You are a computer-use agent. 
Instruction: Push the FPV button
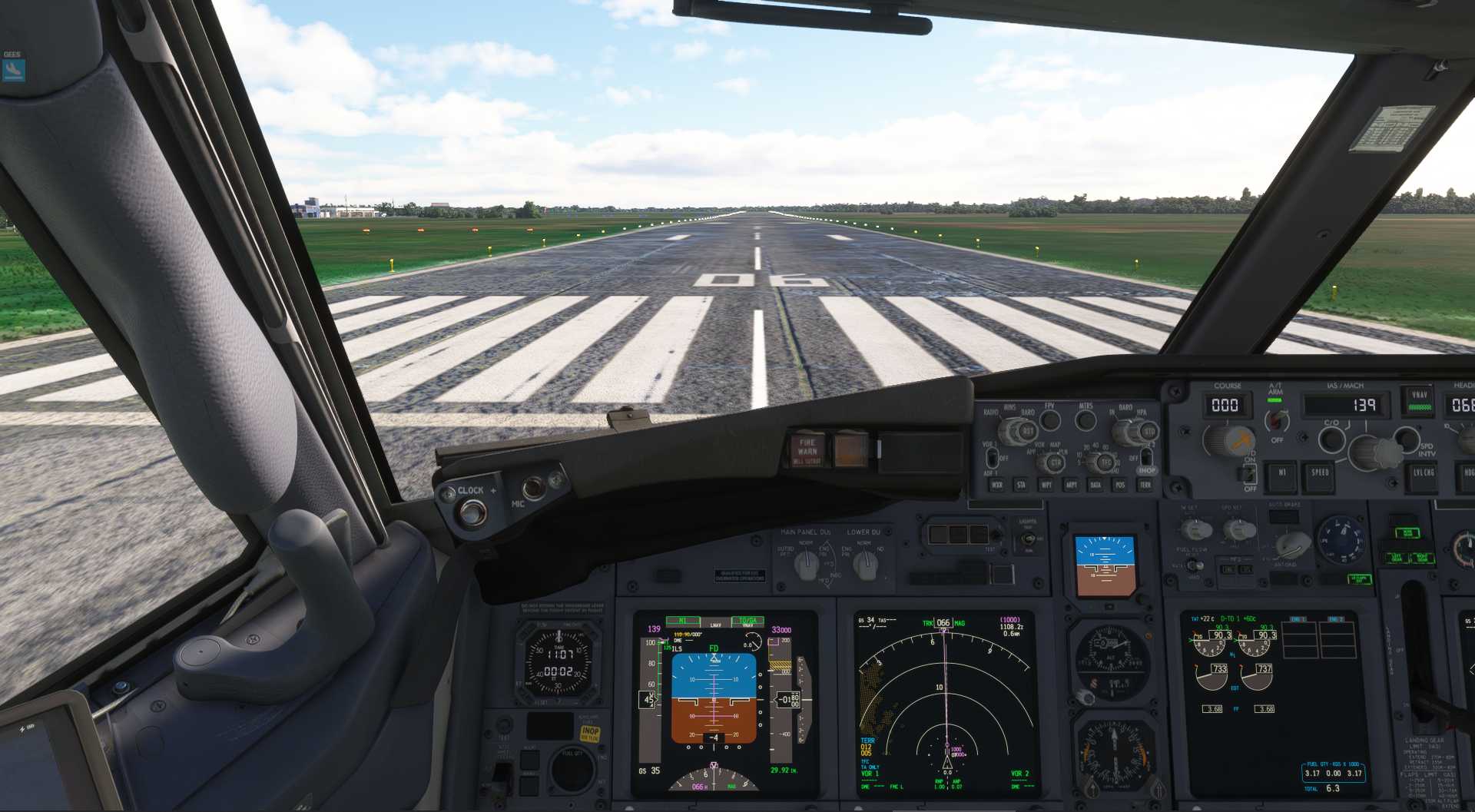point(1049,420)
